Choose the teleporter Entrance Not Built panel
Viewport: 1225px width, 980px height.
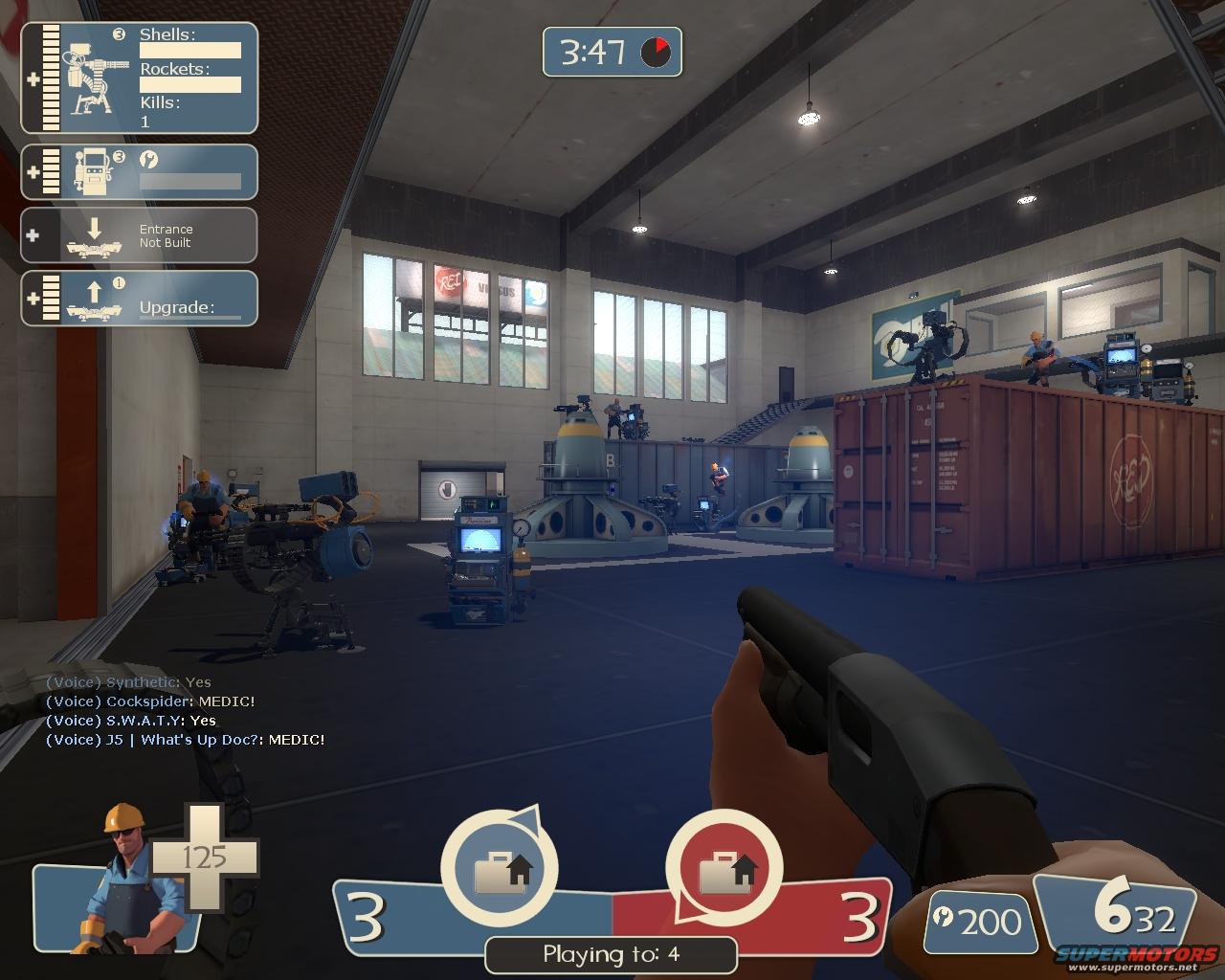[x=140, y=235]
